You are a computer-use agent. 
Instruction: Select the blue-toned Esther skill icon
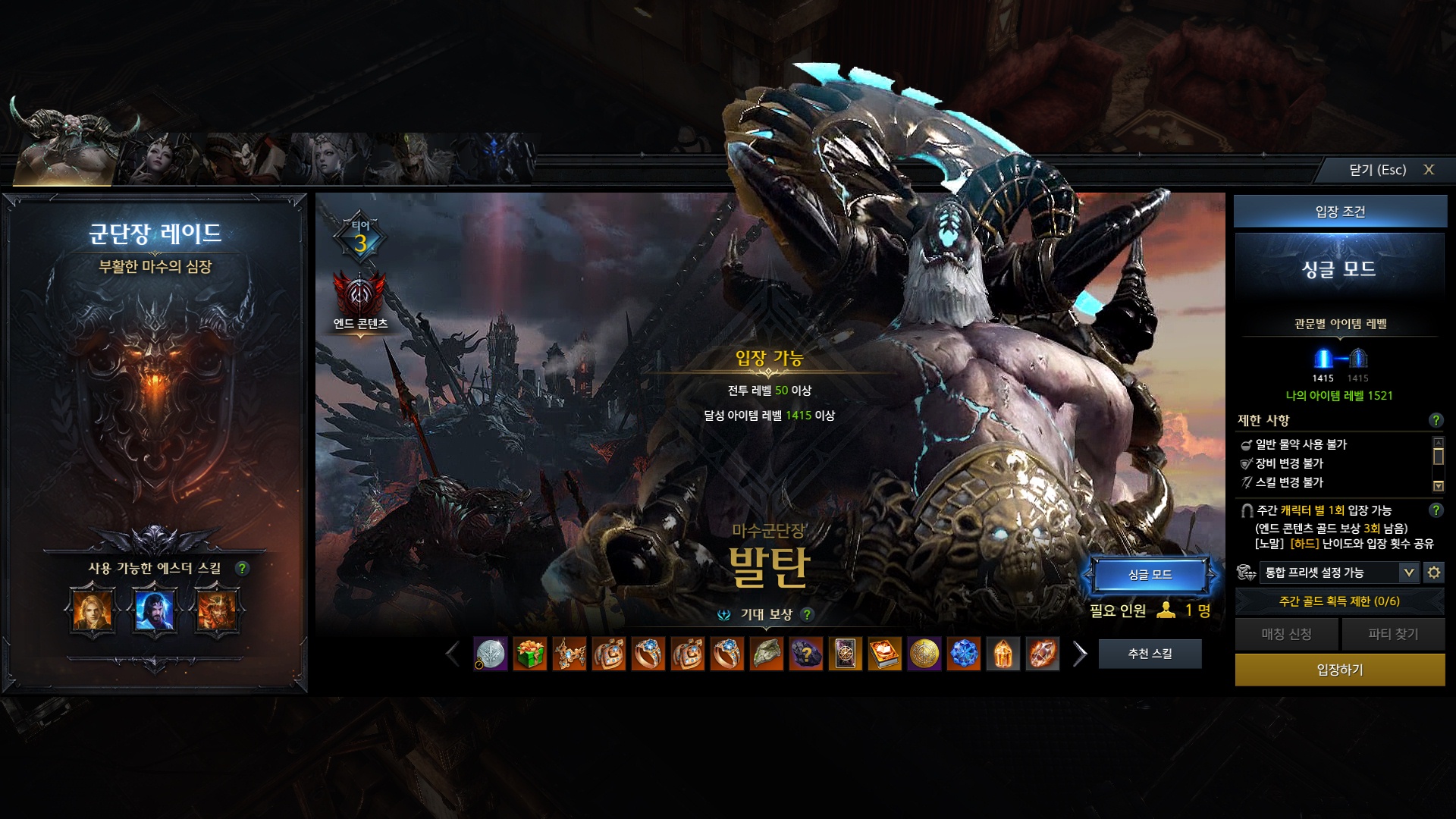coord(155,610)
